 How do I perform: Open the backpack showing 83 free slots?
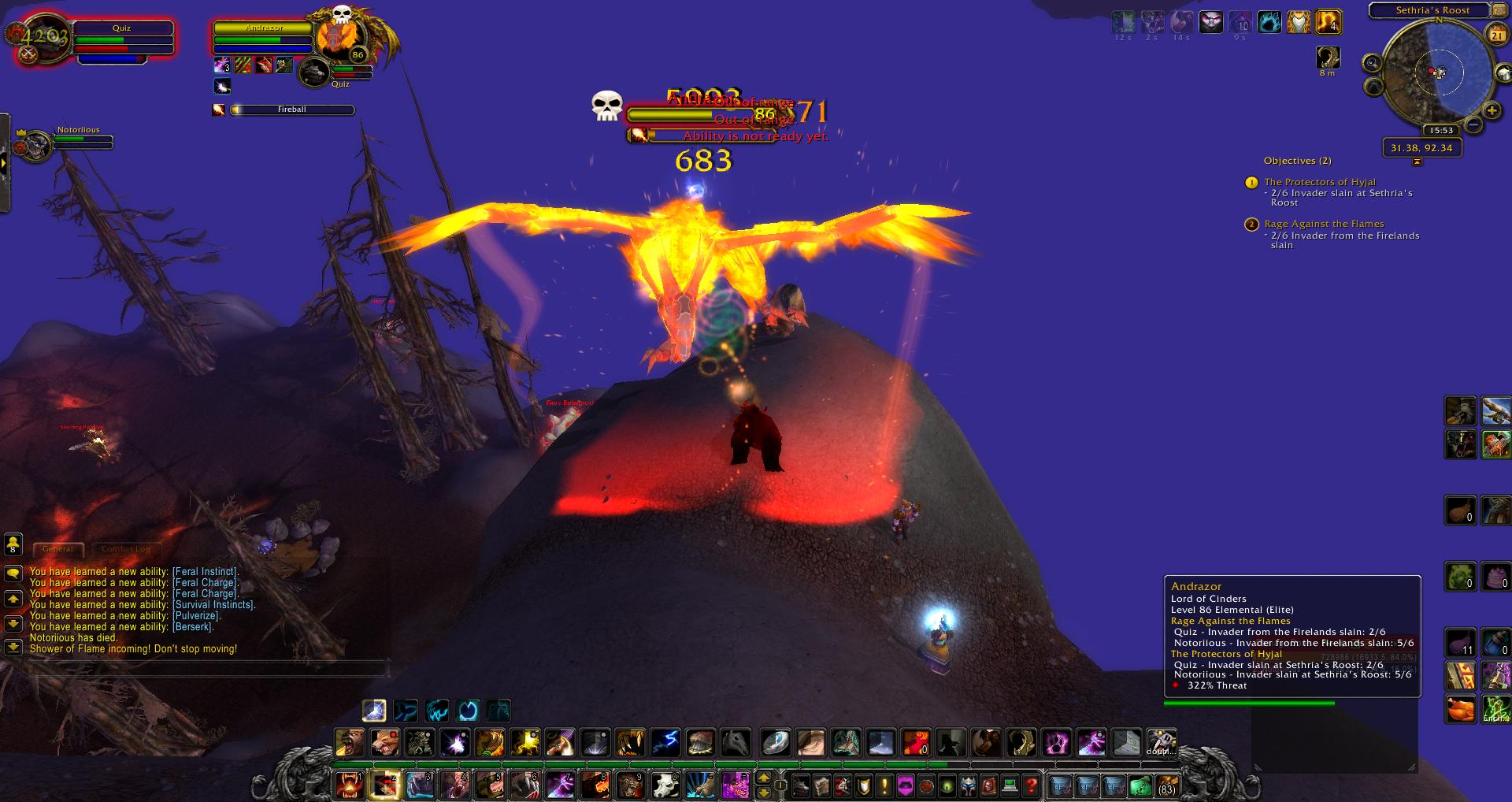click(x=1165, y=785)
